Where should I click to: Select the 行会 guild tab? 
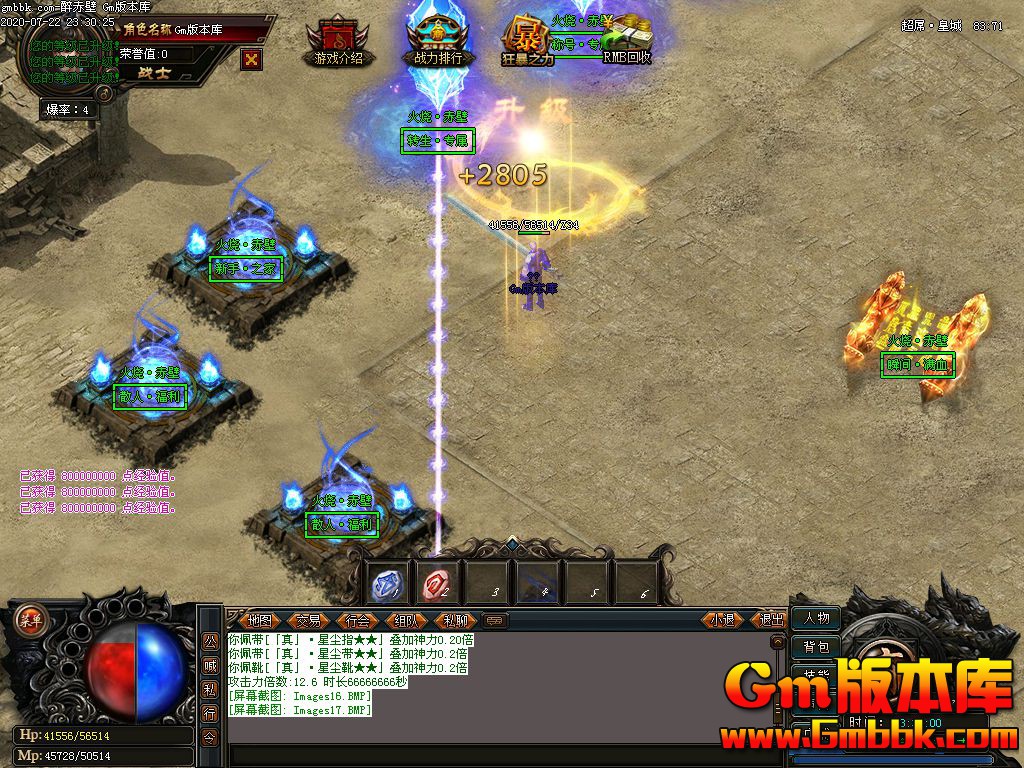pyautogui.click(x=358, y=620)
